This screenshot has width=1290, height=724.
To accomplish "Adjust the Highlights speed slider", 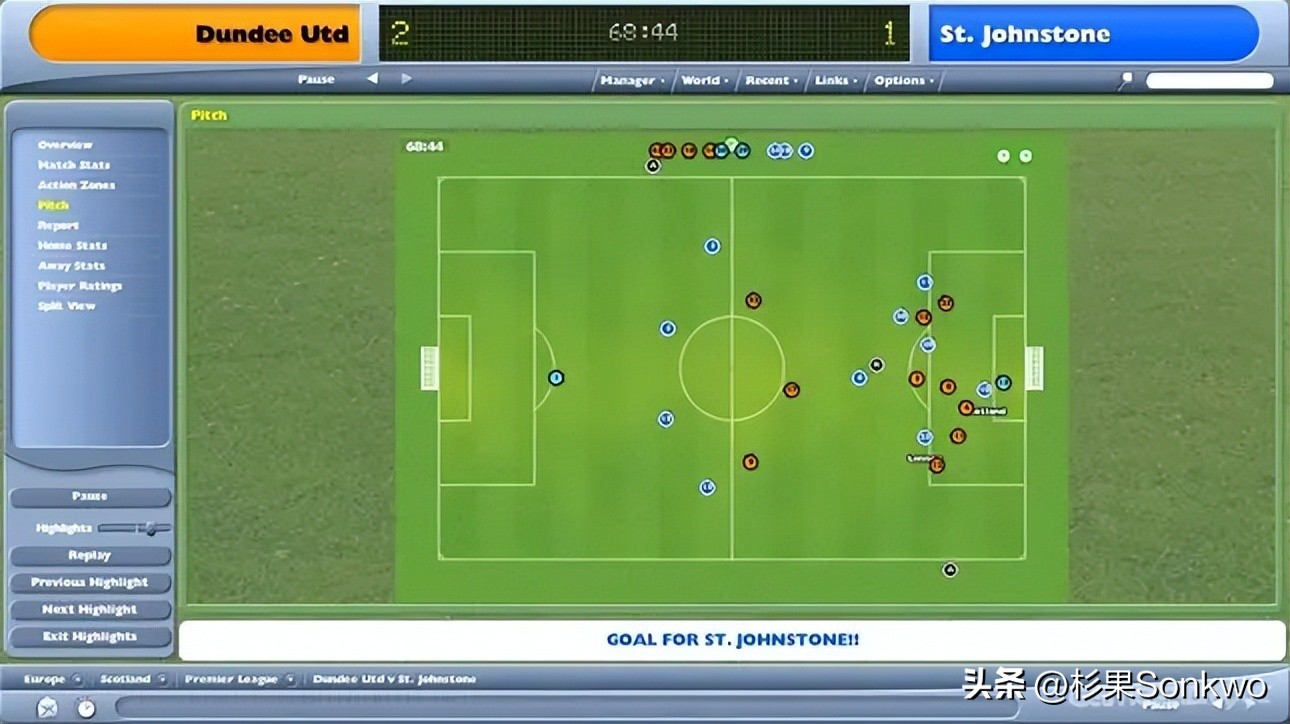I will click(x=149, y=528).
